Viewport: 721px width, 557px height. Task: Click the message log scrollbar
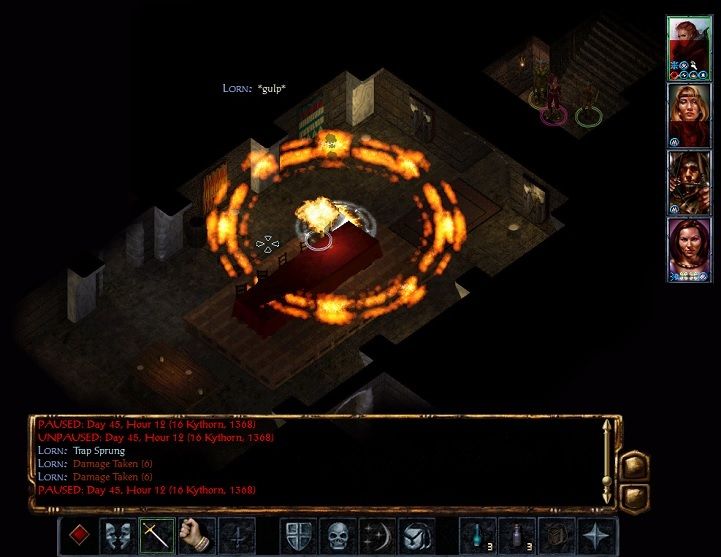[x=605, y=461]
